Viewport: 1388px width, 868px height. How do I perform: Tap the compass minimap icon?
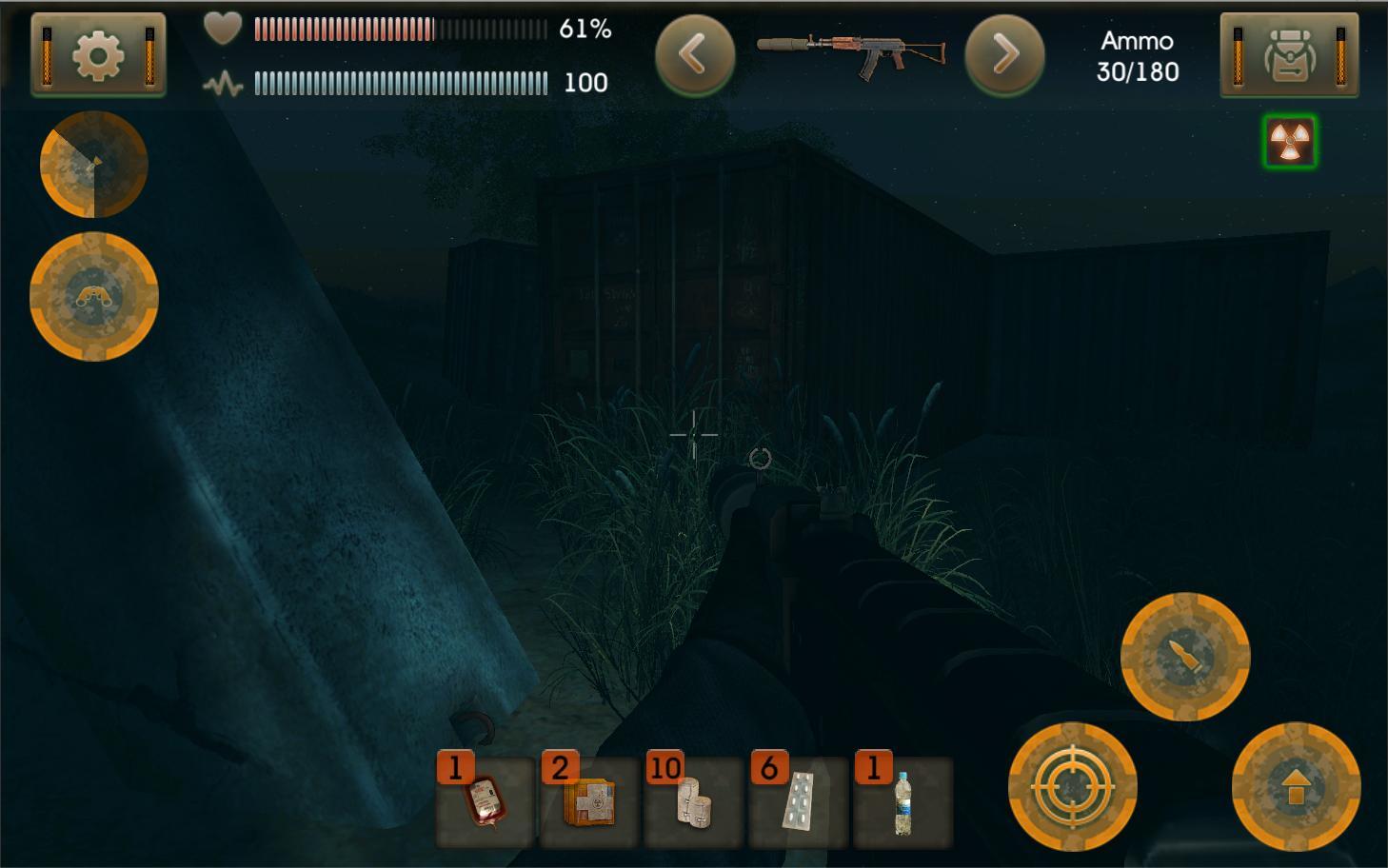click(x=93, y=164)
